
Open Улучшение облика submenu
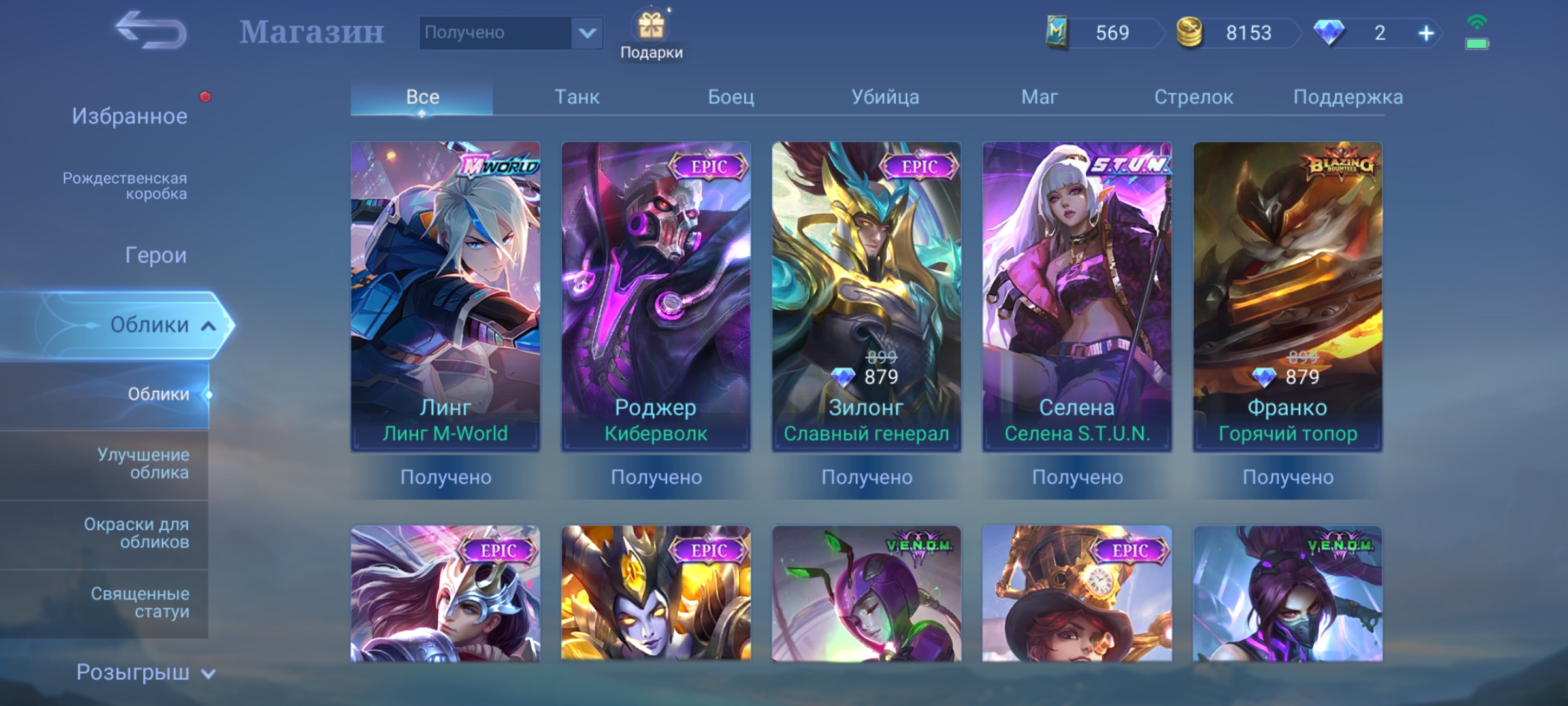(142, 463)
